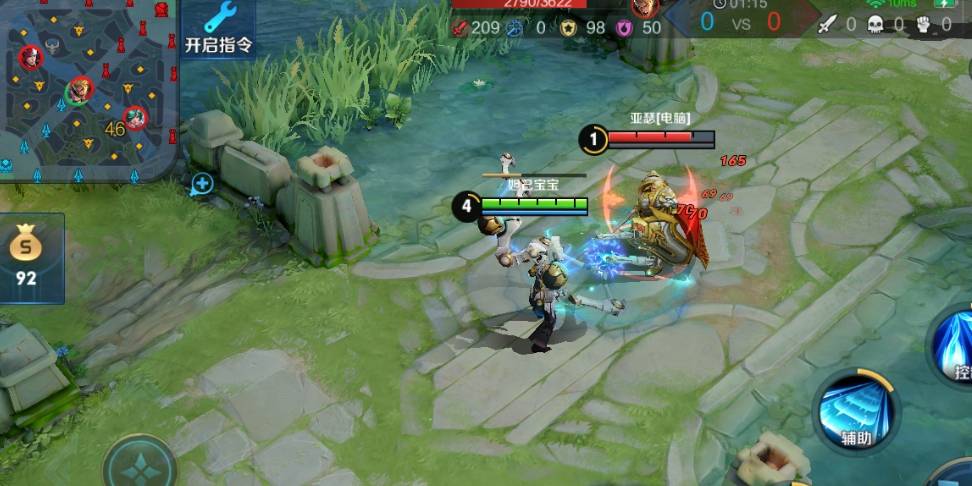Activate the 控 control skill at the screen edge
The image size is (972, 486).
coord(956,350)
